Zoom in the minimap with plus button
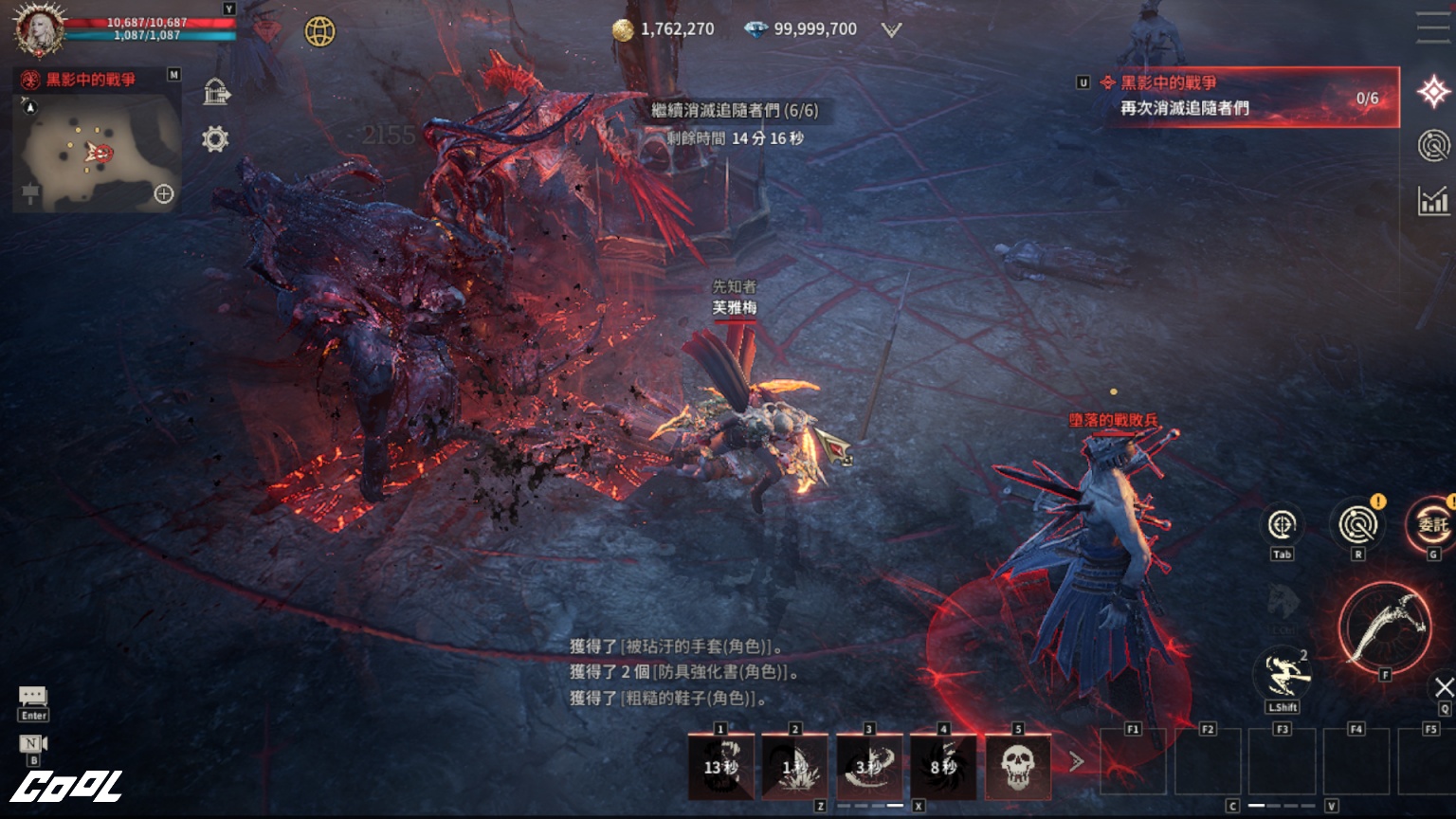This screenshot has width=1456, height=819. [164, 194]
